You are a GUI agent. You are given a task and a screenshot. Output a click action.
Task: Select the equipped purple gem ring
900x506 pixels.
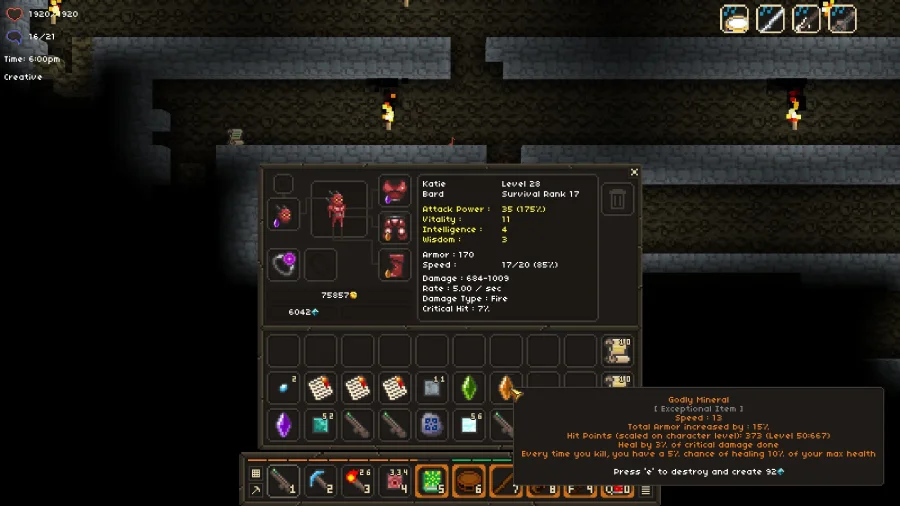pyautogui.click(x=284, y=264)
